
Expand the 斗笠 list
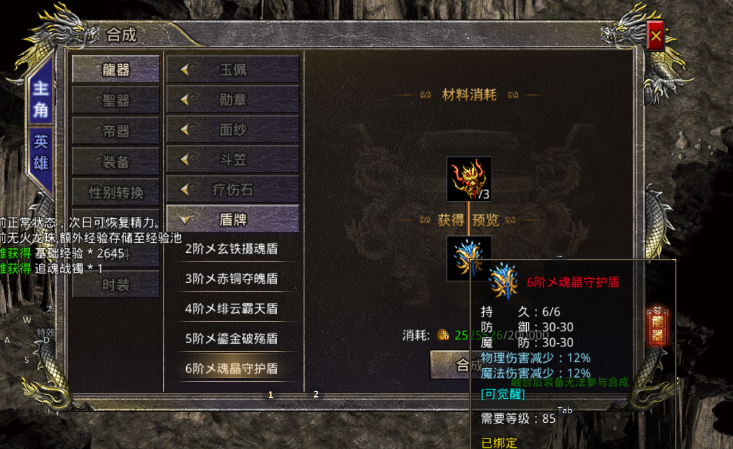[232, 159]
